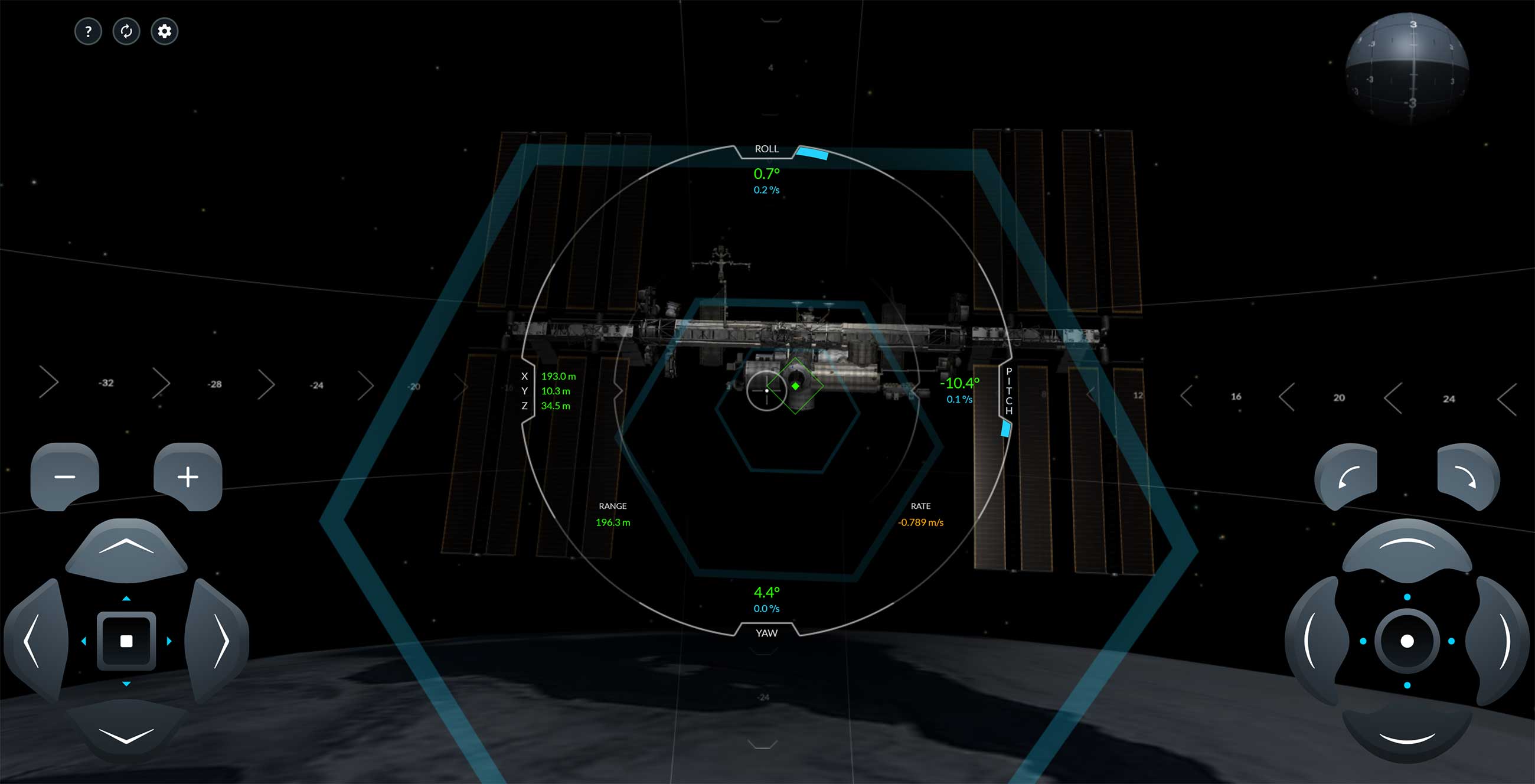Click the circular arrows restart button
This screenshot has height=784, width=1535.
[126, 31]
